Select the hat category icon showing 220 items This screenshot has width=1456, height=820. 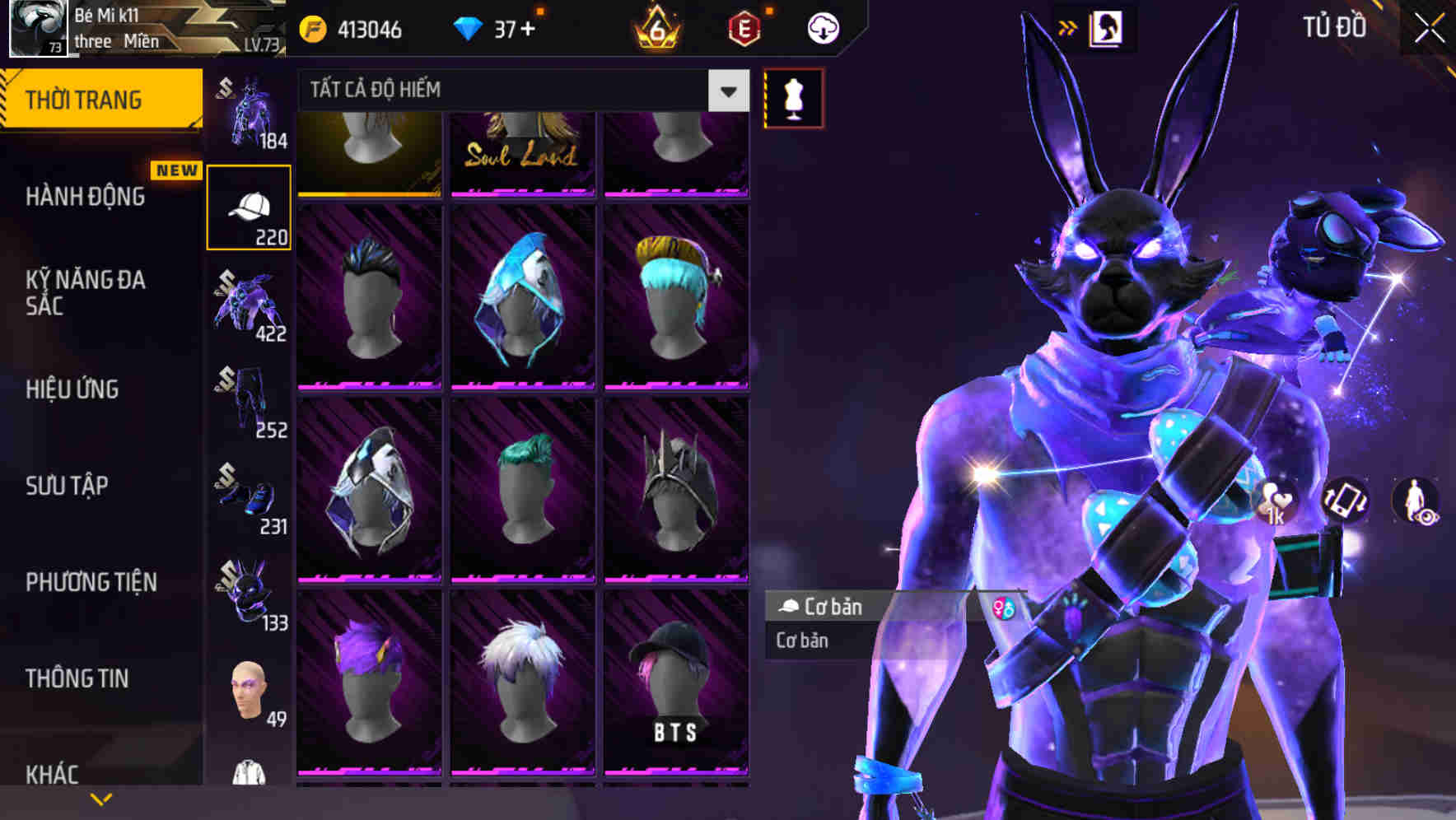[248, 206]
